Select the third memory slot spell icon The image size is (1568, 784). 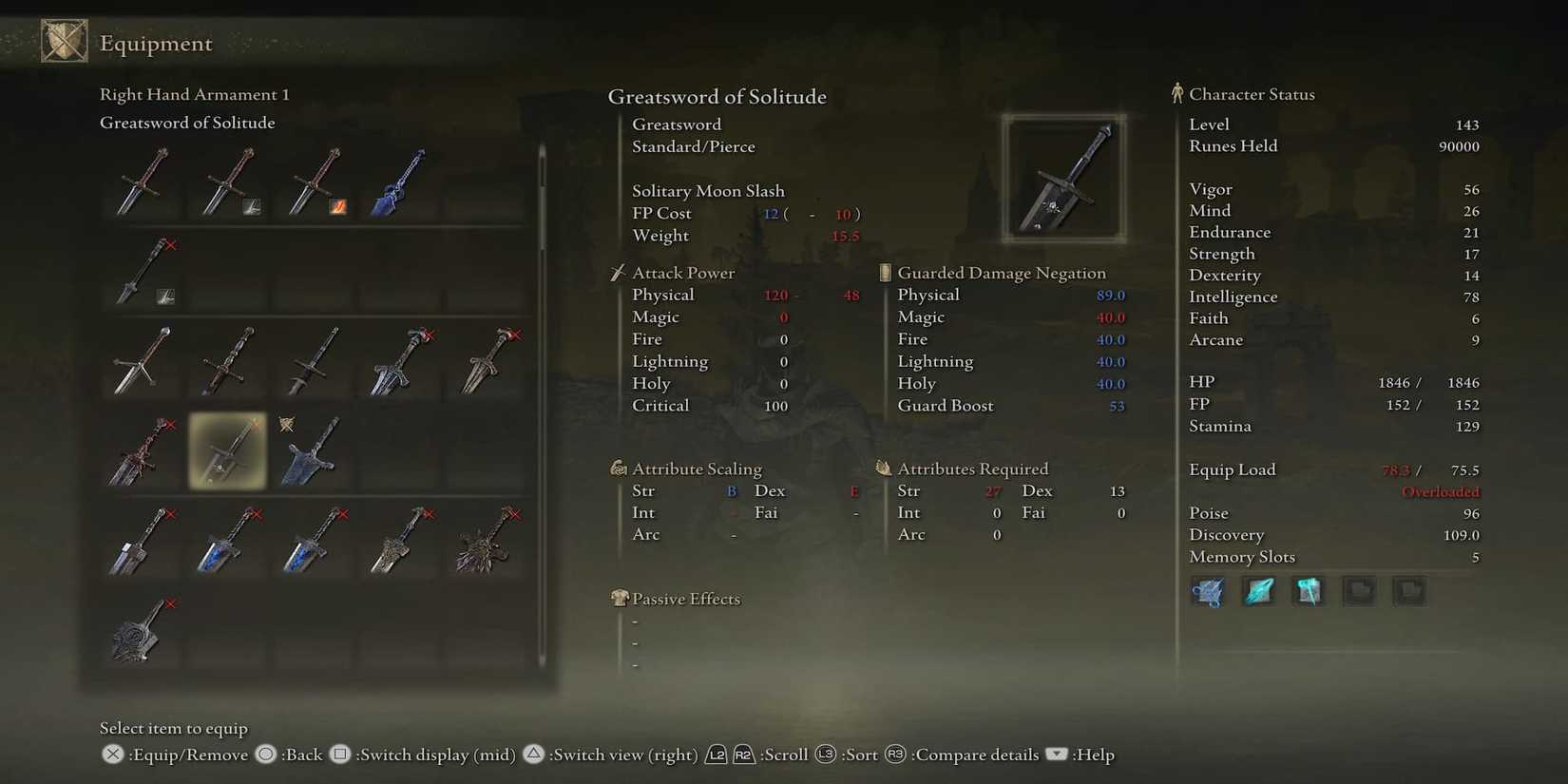(x=1309, y=591)
